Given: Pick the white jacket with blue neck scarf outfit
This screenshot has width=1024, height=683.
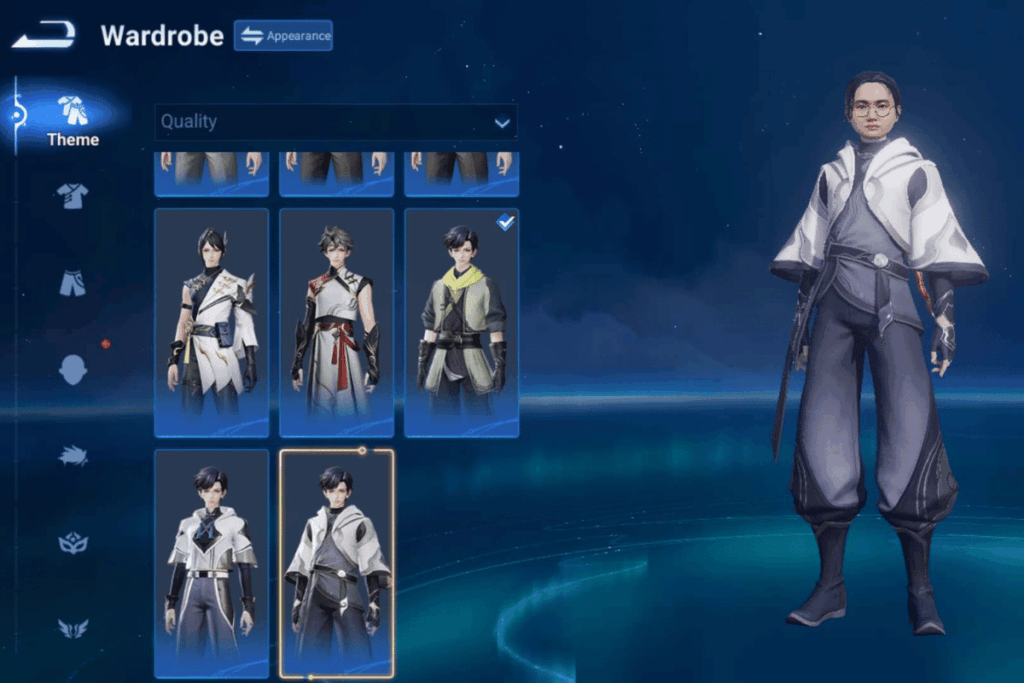Looking at the screenshot, I should 212,563.
